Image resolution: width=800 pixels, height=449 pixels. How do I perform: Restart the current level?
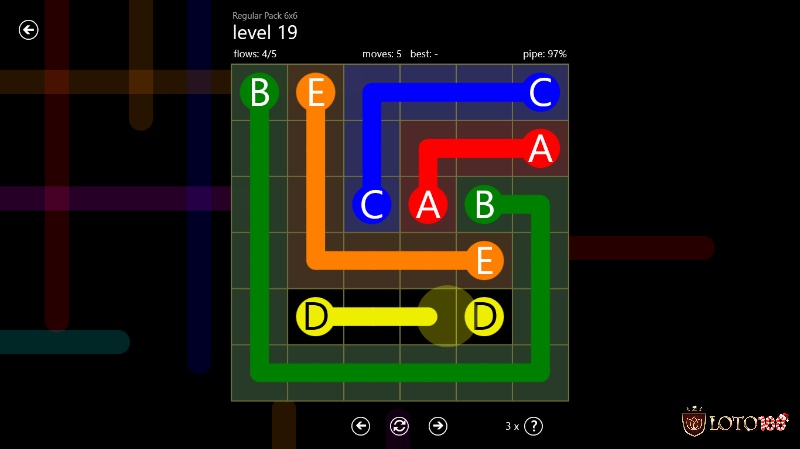click(399, 426)
